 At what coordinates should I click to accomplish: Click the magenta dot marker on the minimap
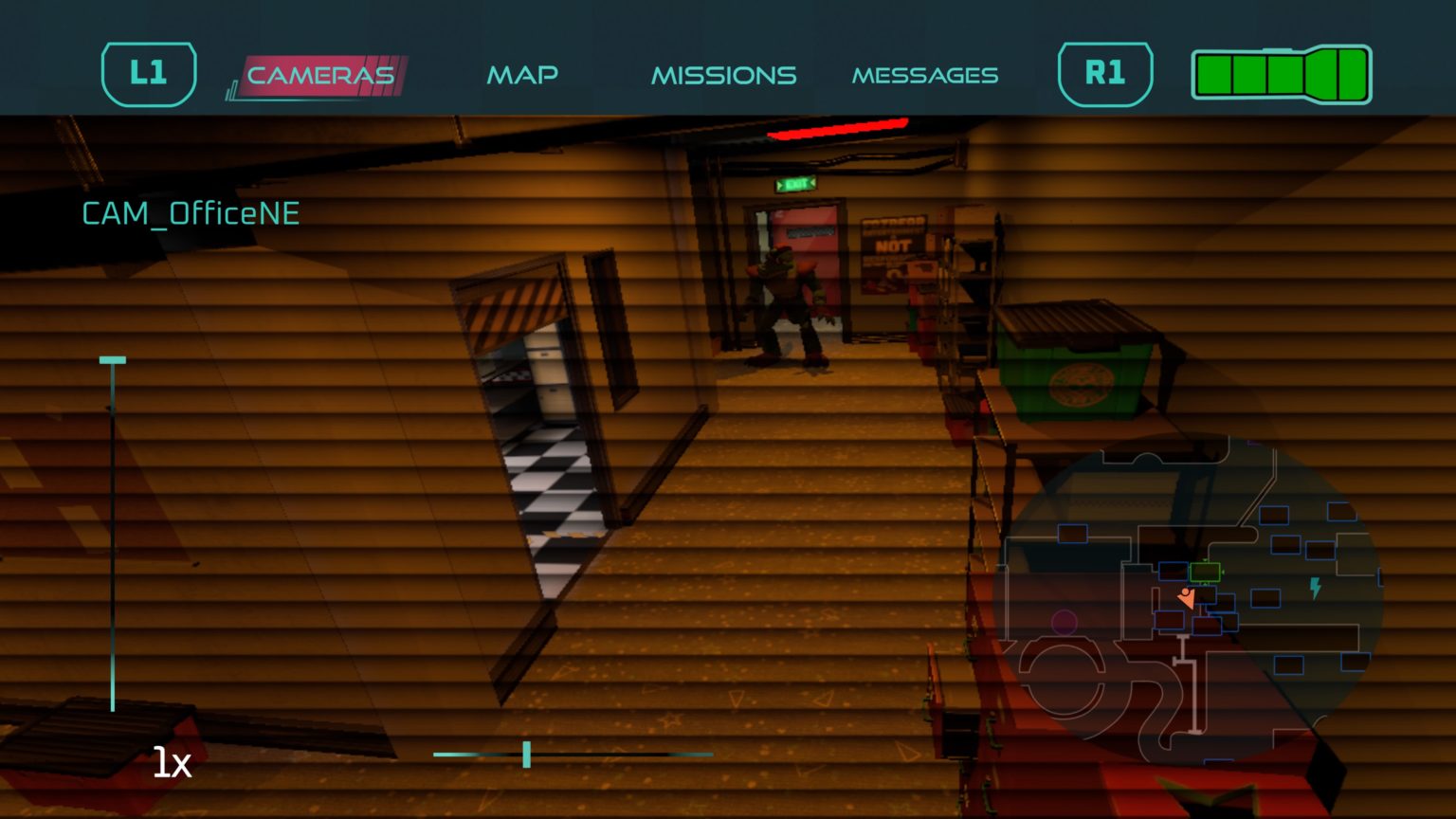1064,621
